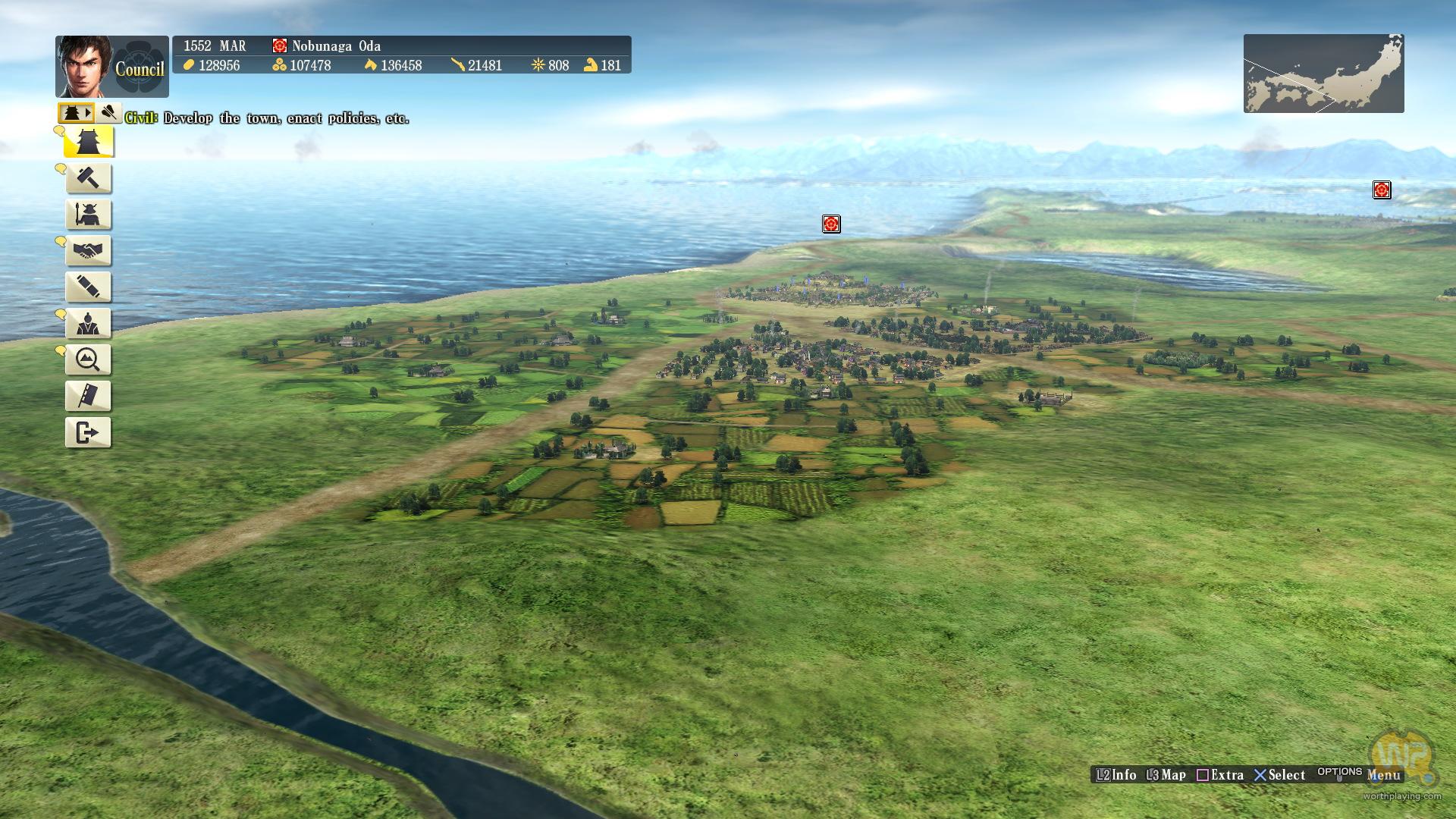
Task: Open the handshake diplomacy command
Action: pos(89,251)
